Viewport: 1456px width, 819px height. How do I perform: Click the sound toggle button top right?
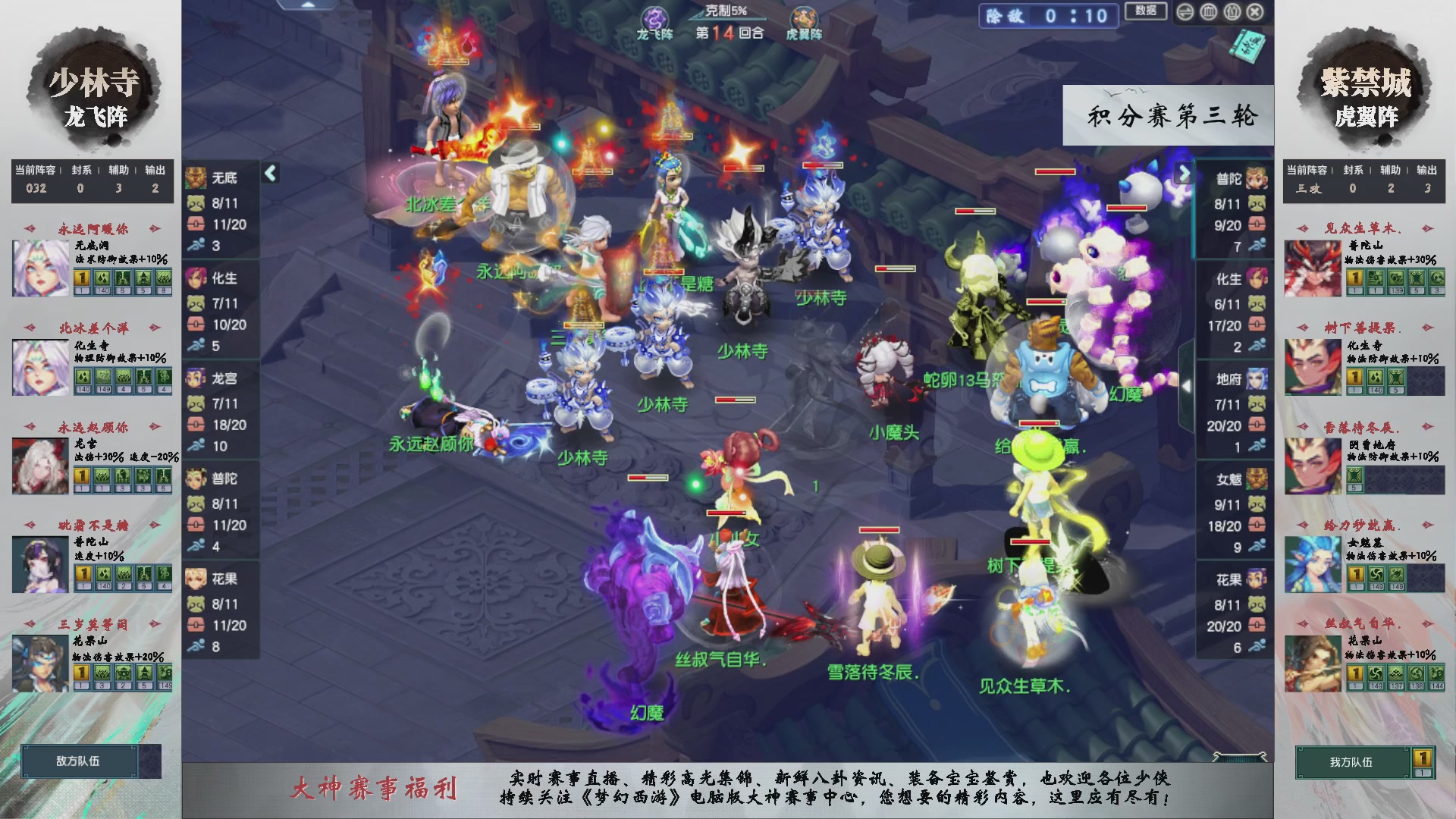point(1185,11)
